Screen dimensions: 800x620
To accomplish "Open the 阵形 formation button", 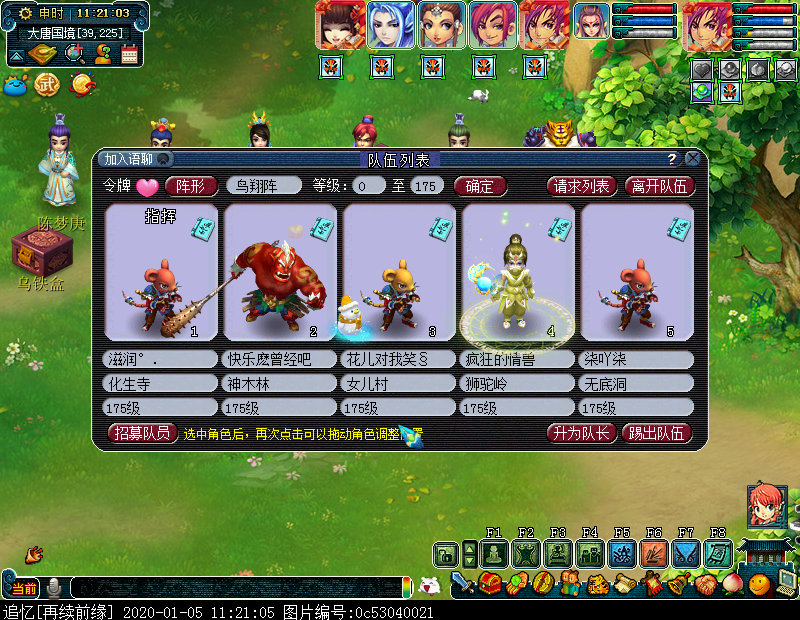I will [191, 185].
